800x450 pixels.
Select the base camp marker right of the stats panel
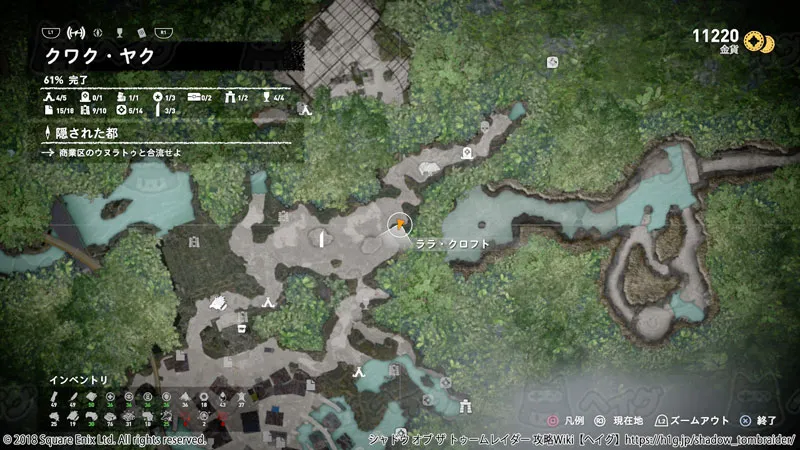coord(309,111)
